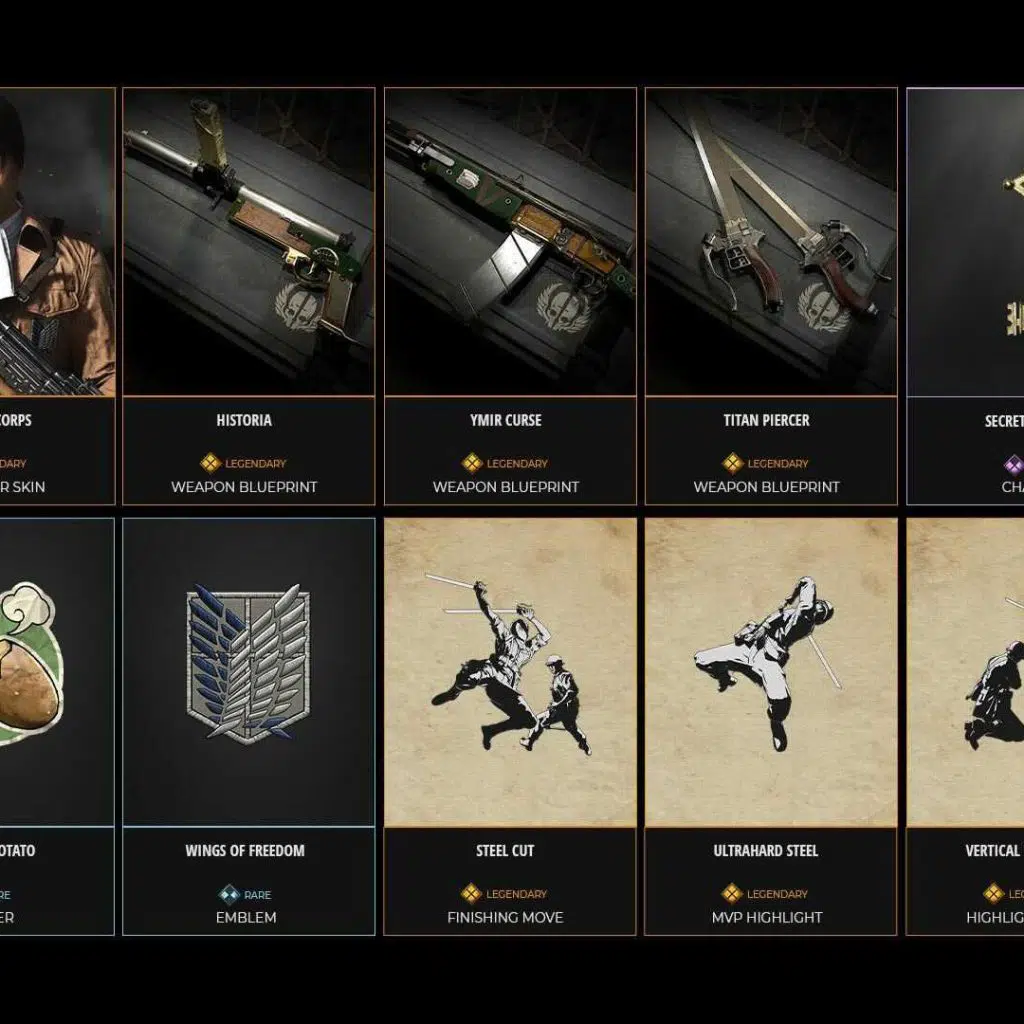Select the potato sticker card
Image resolution: width=1024 pixels, height=1024 pixels.
57,726
